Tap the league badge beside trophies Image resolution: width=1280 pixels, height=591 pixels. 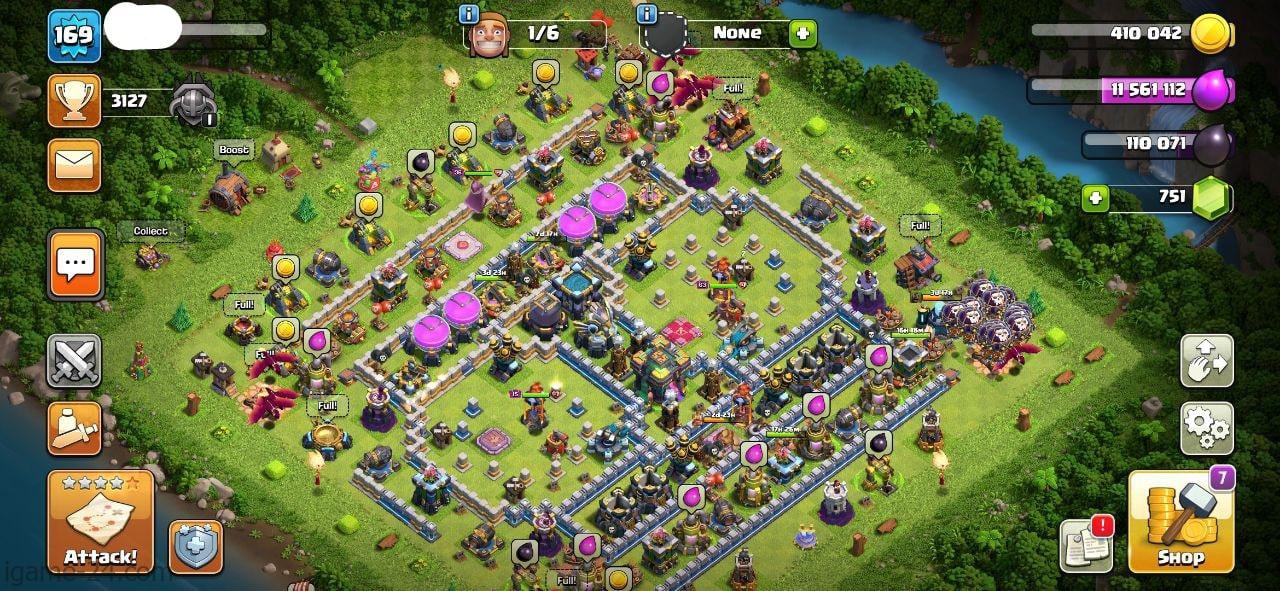pos(192,101)
